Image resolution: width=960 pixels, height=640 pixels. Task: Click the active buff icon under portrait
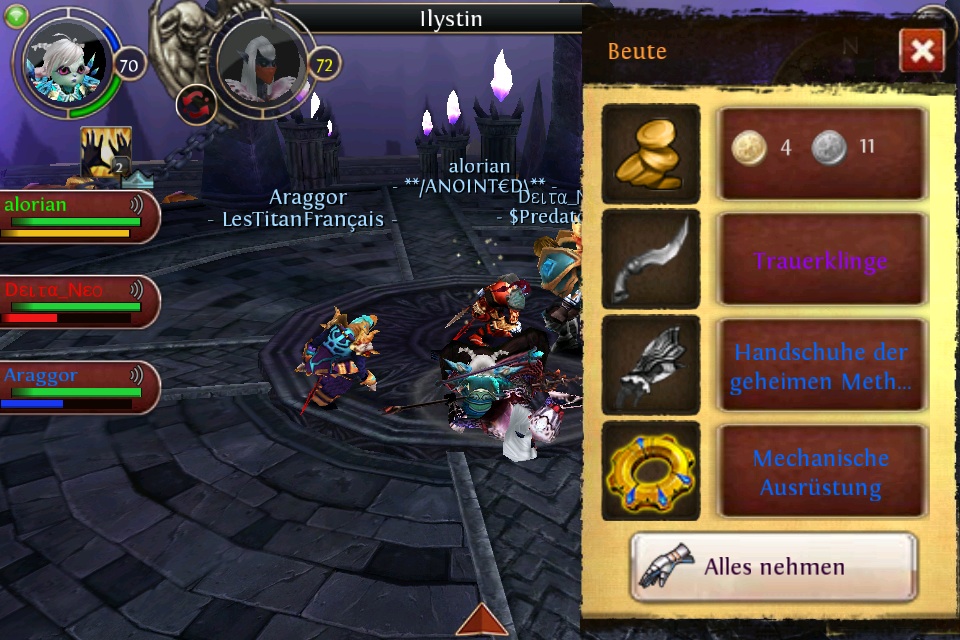106,152
